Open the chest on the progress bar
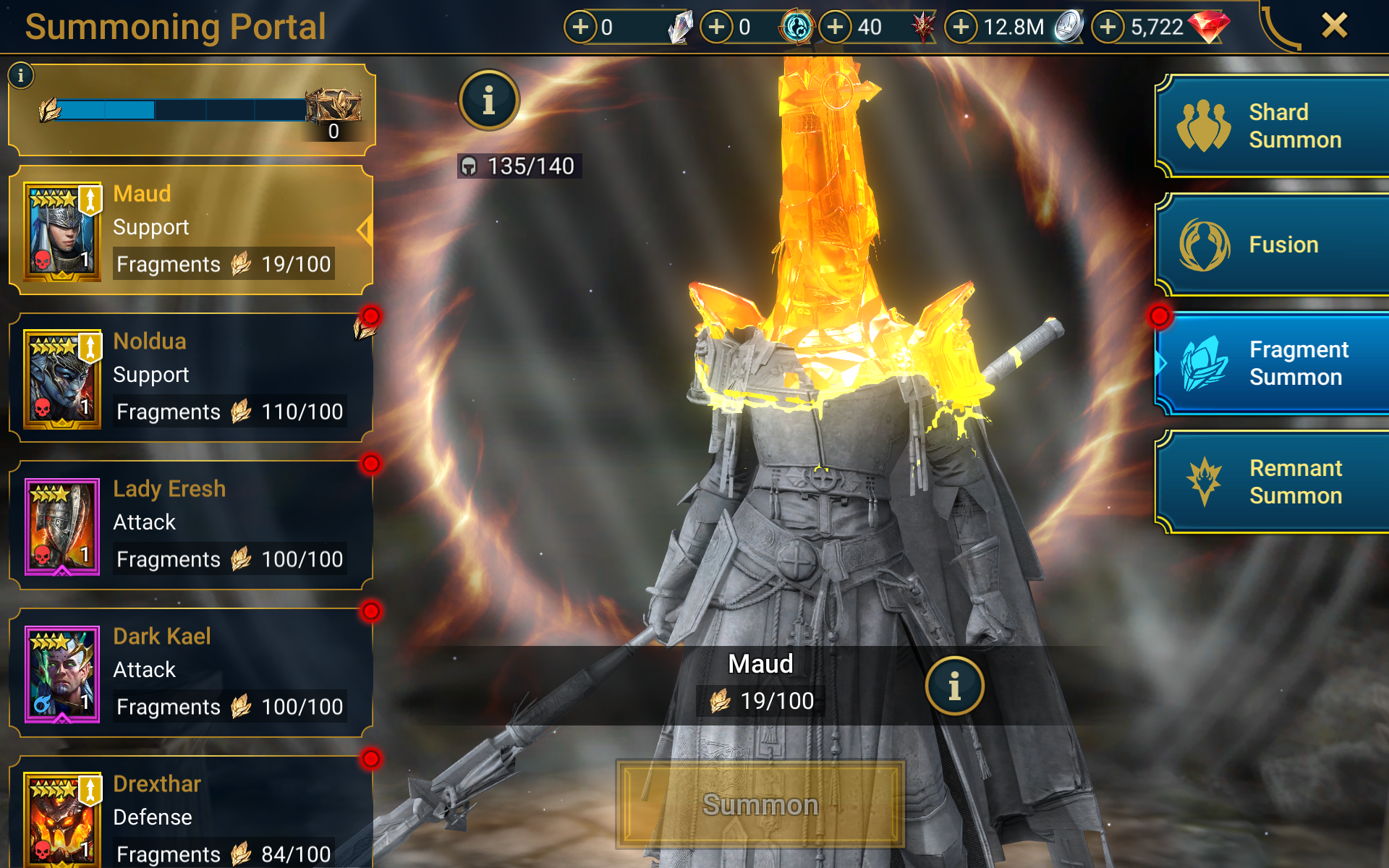This screenshot has width=1389, height=868. (334, 107)
